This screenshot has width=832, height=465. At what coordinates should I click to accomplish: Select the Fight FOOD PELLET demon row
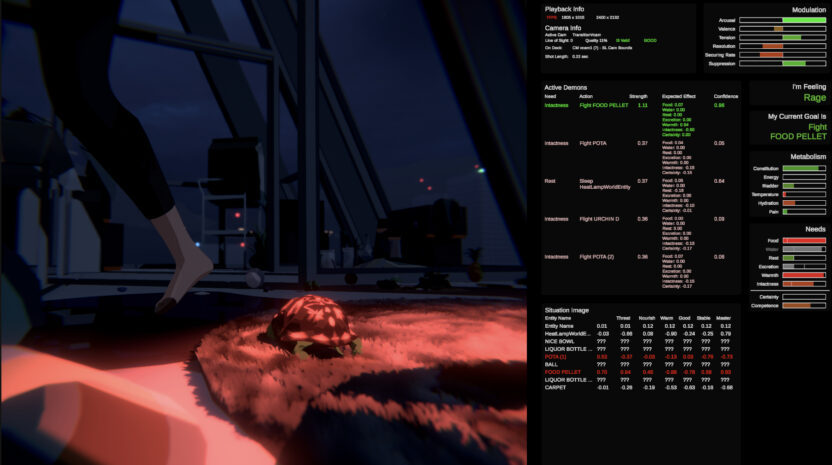(604, 105)
